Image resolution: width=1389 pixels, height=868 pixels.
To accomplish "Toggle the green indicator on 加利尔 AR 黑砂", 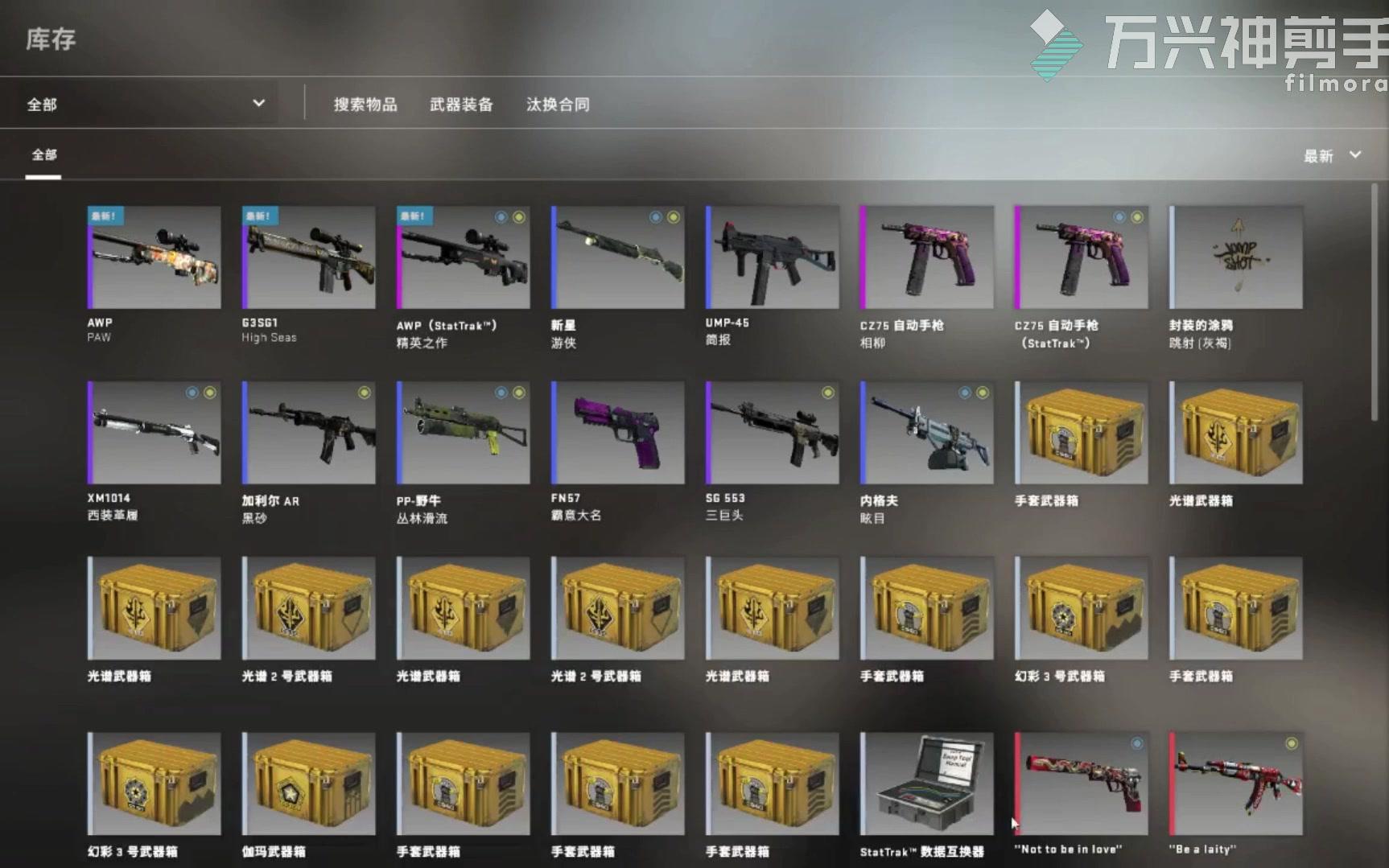I will 364,393.
